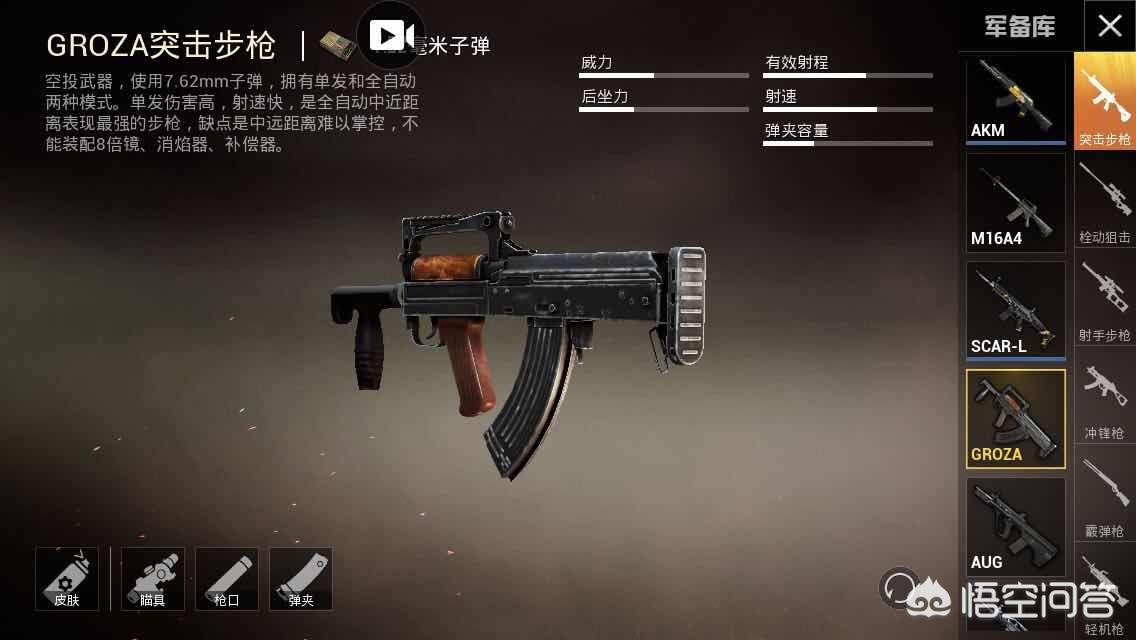Show the AUG rifle details
The height and width of the screenshot is (640, 1136).
pyautogui.click(x=1015, y=525)
